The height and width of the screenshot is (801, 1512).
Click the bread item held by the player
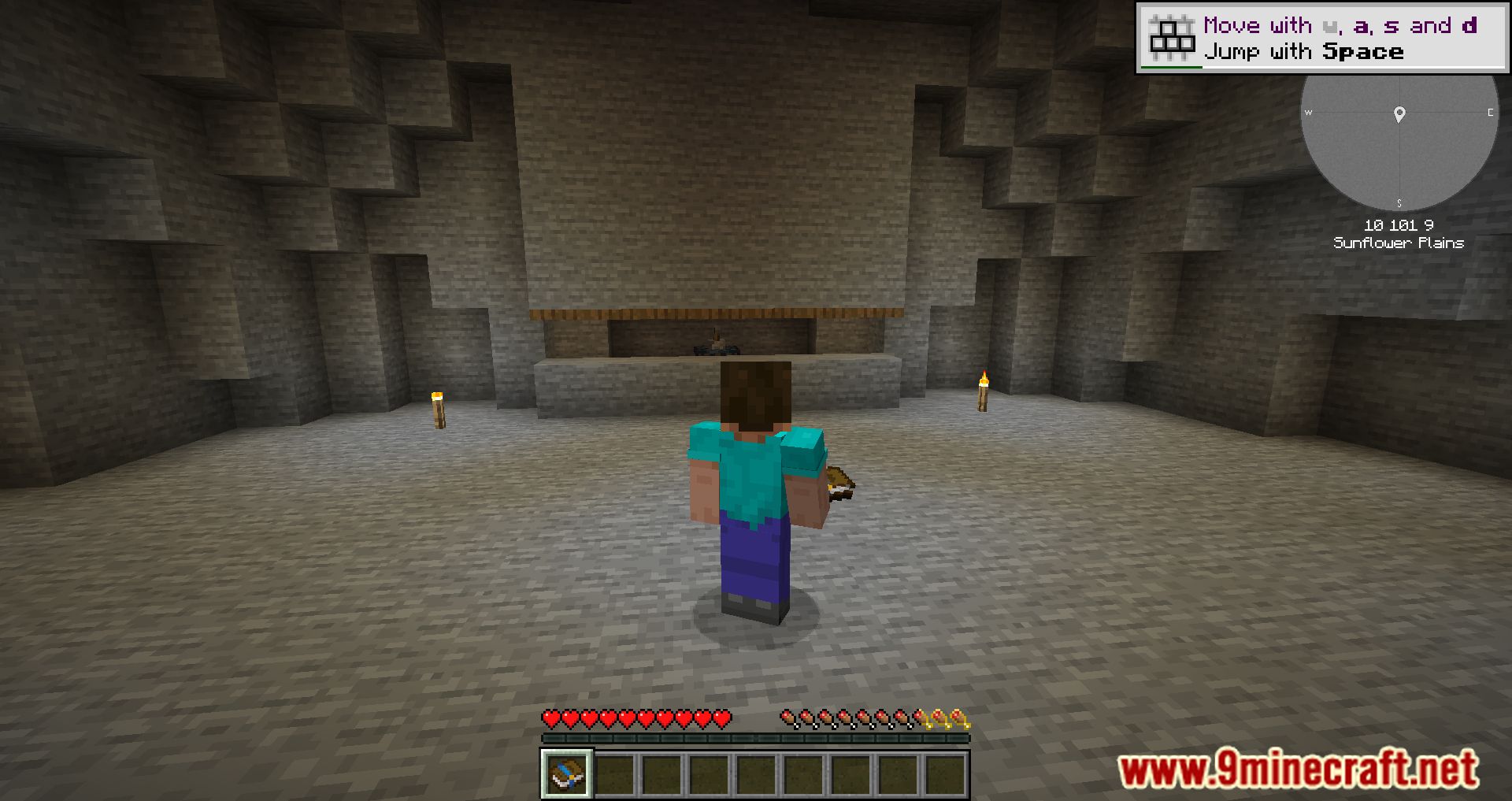840,482
